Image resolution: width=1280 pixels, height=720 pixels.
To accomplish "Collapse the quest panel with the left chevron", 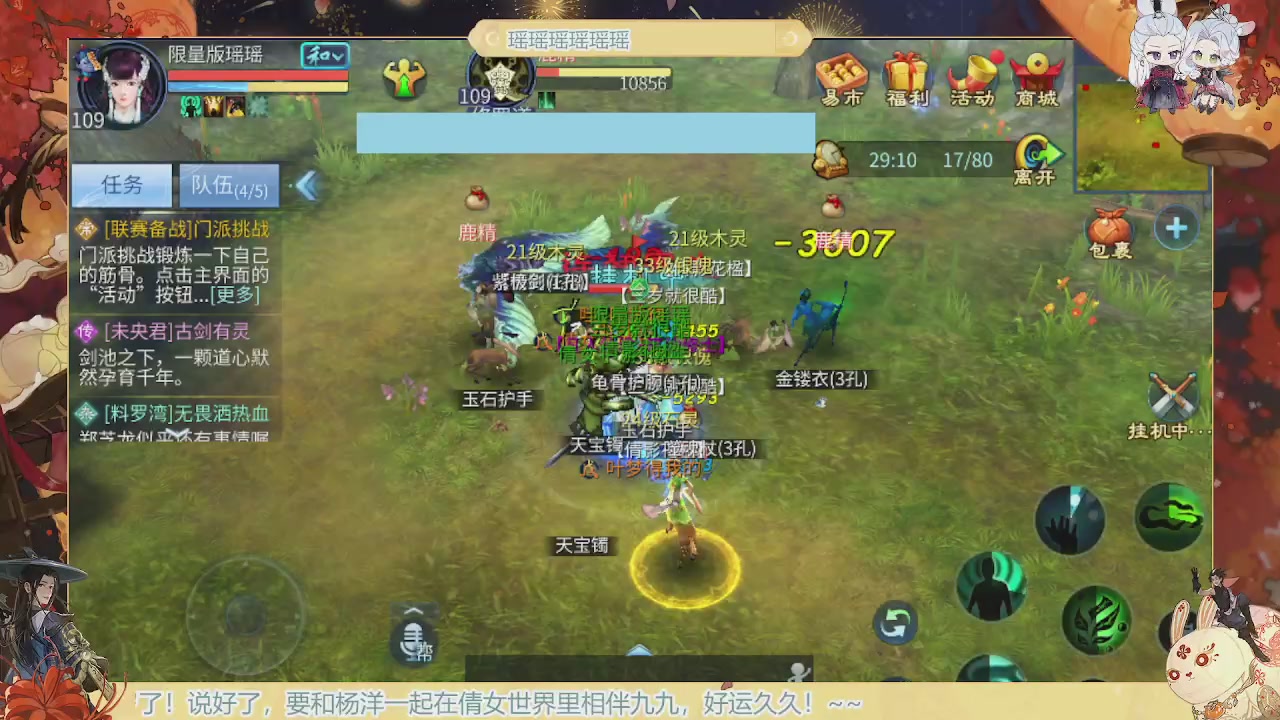I will coord(307,186).
